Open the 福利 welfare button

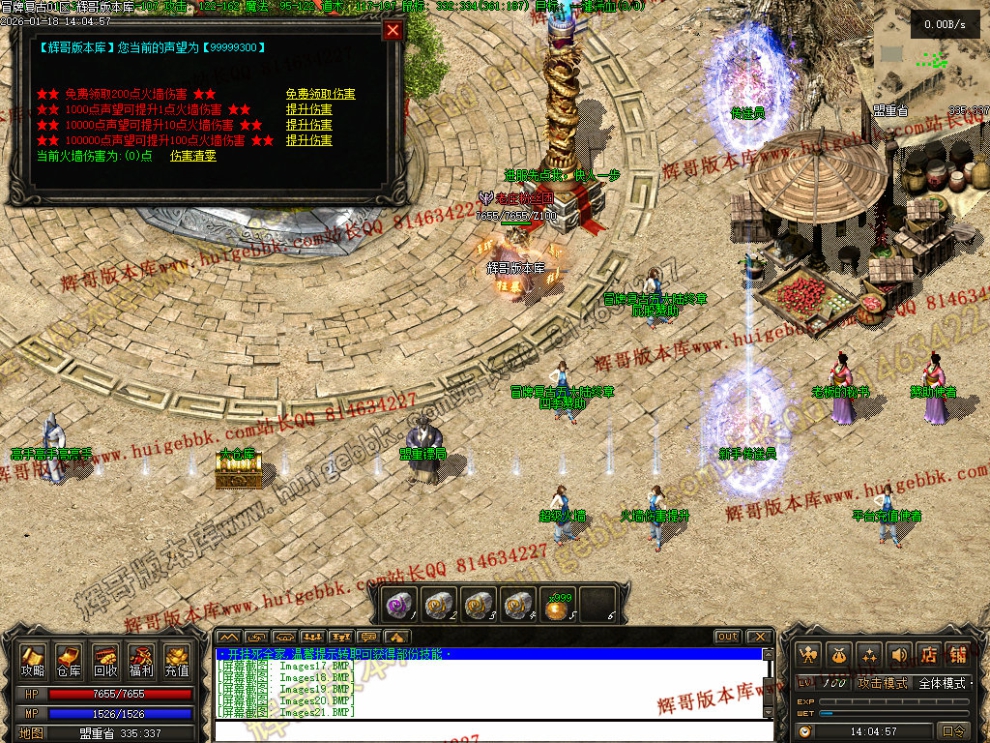141,660
